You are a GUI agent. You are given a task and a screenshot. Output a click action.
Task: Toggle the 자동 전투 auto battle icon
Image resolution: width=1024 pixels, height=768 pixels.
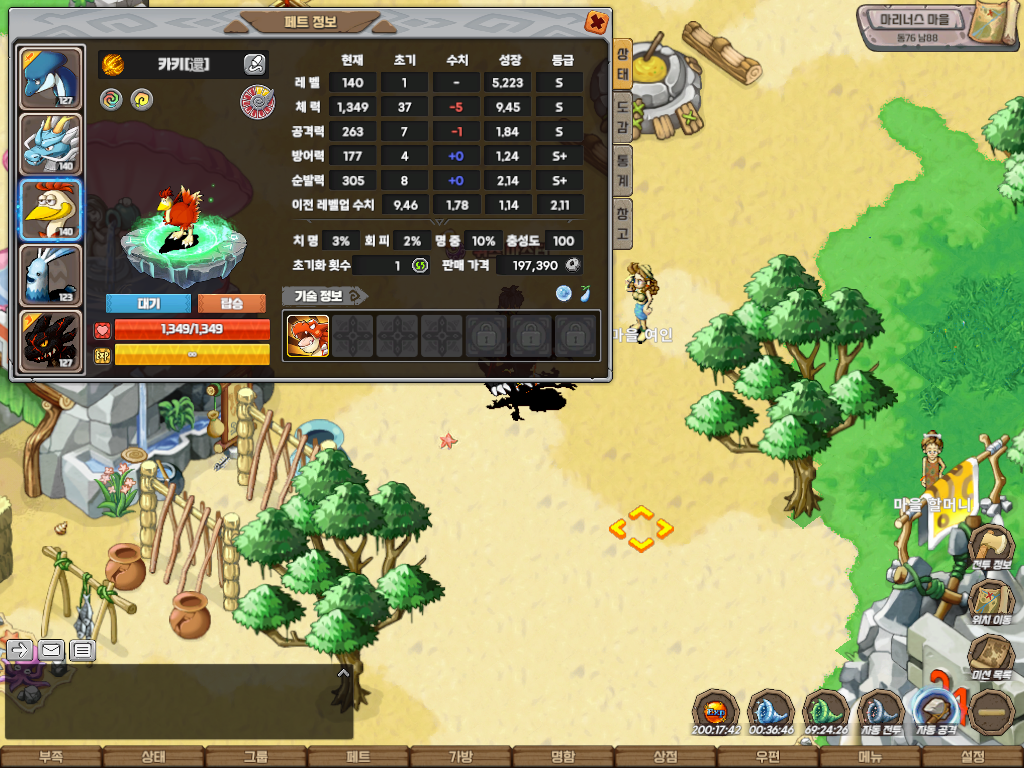click(880, 712)
